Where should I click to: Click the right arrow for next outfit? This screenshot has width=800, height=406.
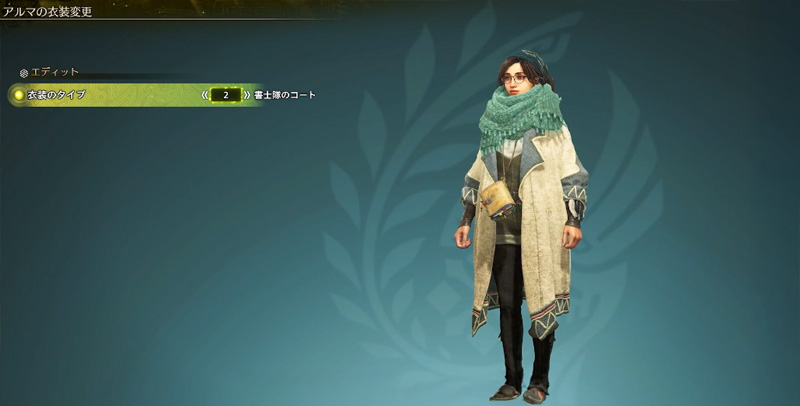pos(247,95)
